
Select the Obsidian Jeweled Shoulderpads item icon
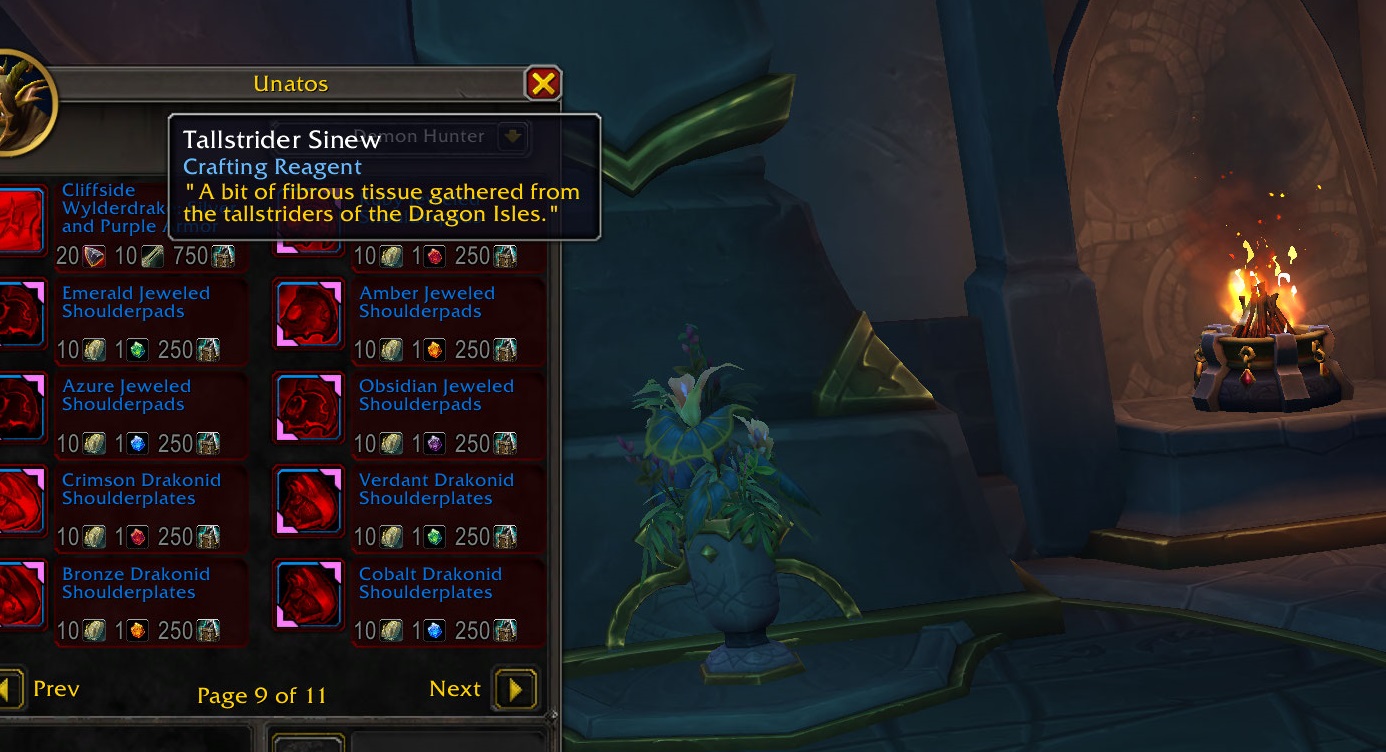click(308, 406)
